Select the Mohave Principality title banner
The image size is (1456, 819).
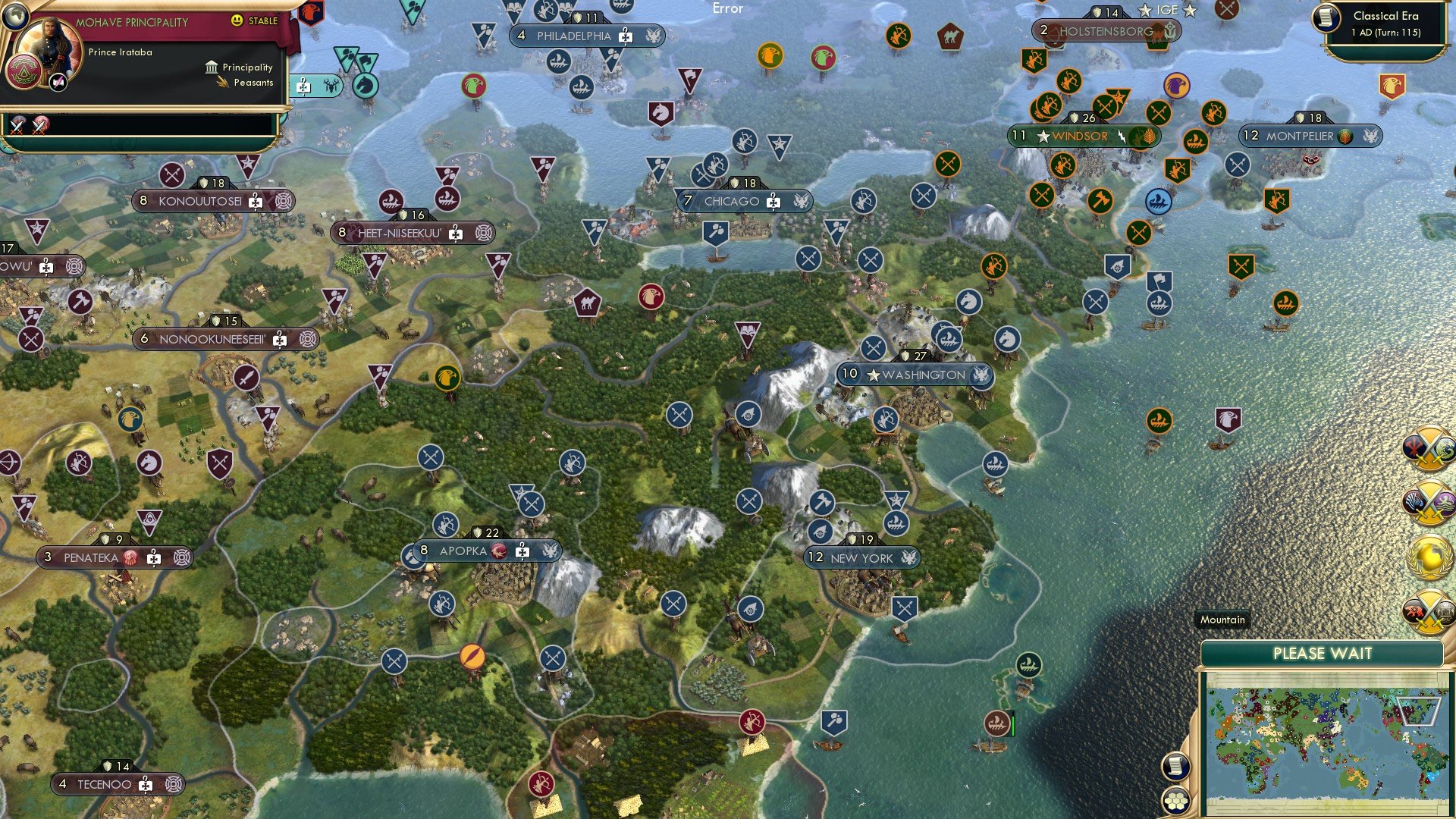click(x=133, y=22)
